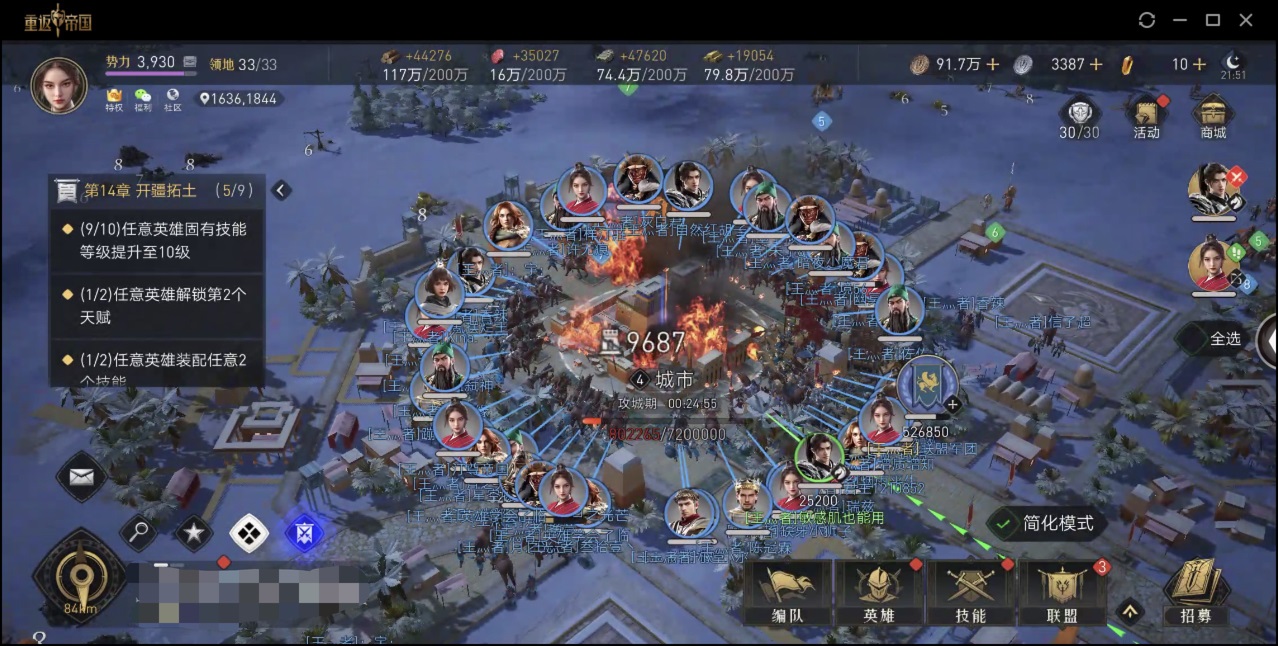Image resolution: width=1278 pixels, height=646 pixels.
Task: Open the 特权 privilege crown icon
Action: 114,98
